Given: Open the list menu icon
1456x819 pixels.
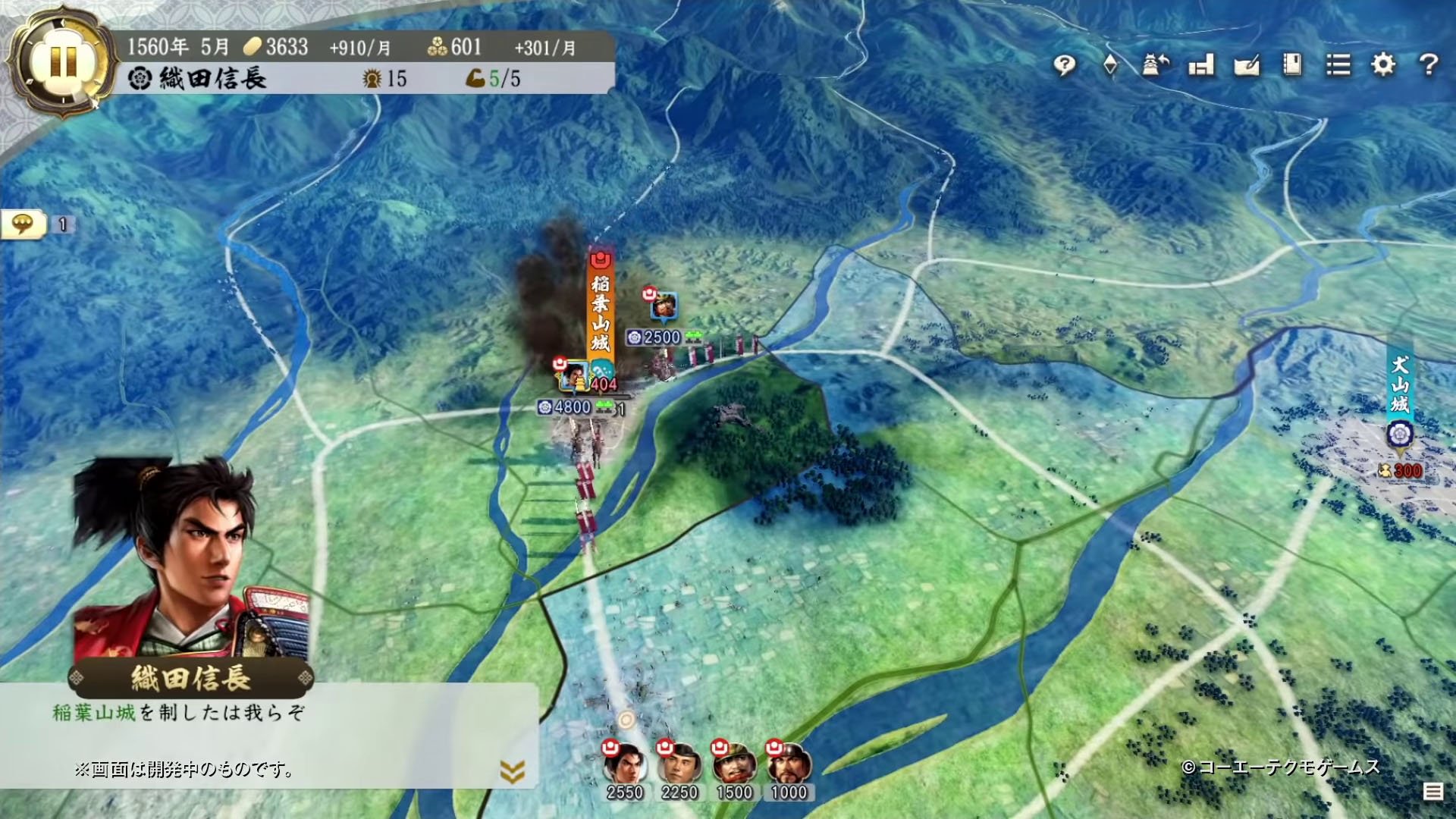Looking at the screenshot, I should 1338,66.
